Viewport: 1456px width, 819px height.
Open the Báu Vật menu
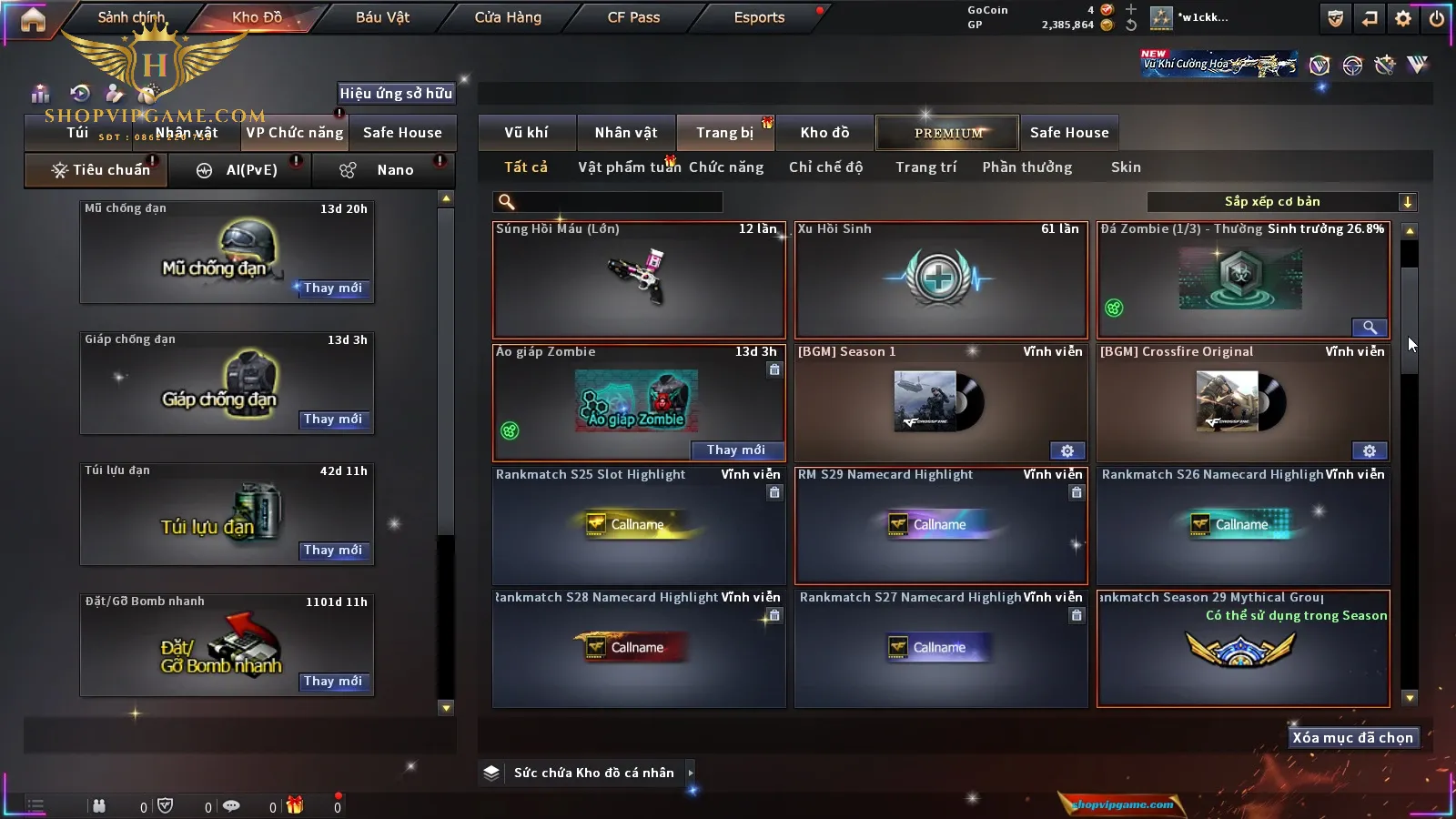point(382,17)
